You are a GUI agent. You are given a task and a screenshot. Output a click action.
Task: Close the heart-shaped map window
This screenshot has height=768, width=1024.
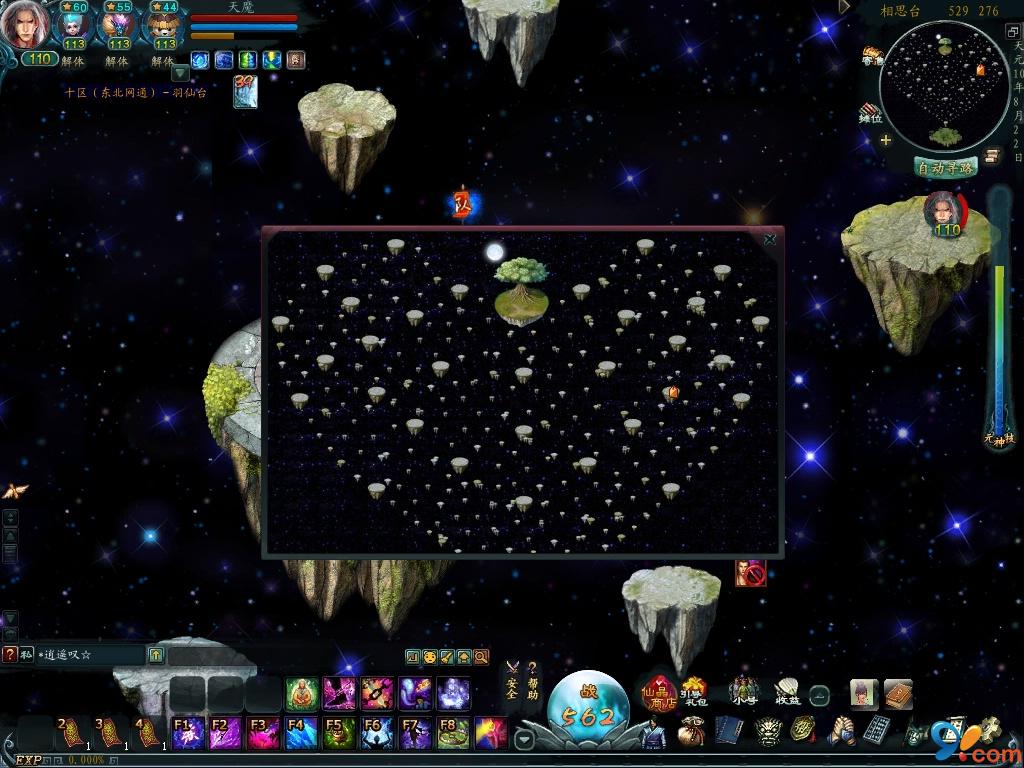(769, 240)
